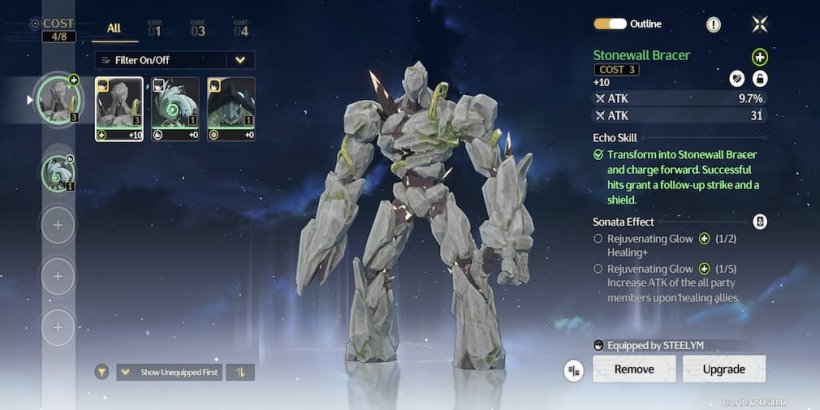Pick the dark armored echo card
The image size is (820, 410).
pyautogui.click(x=231, y=109)
